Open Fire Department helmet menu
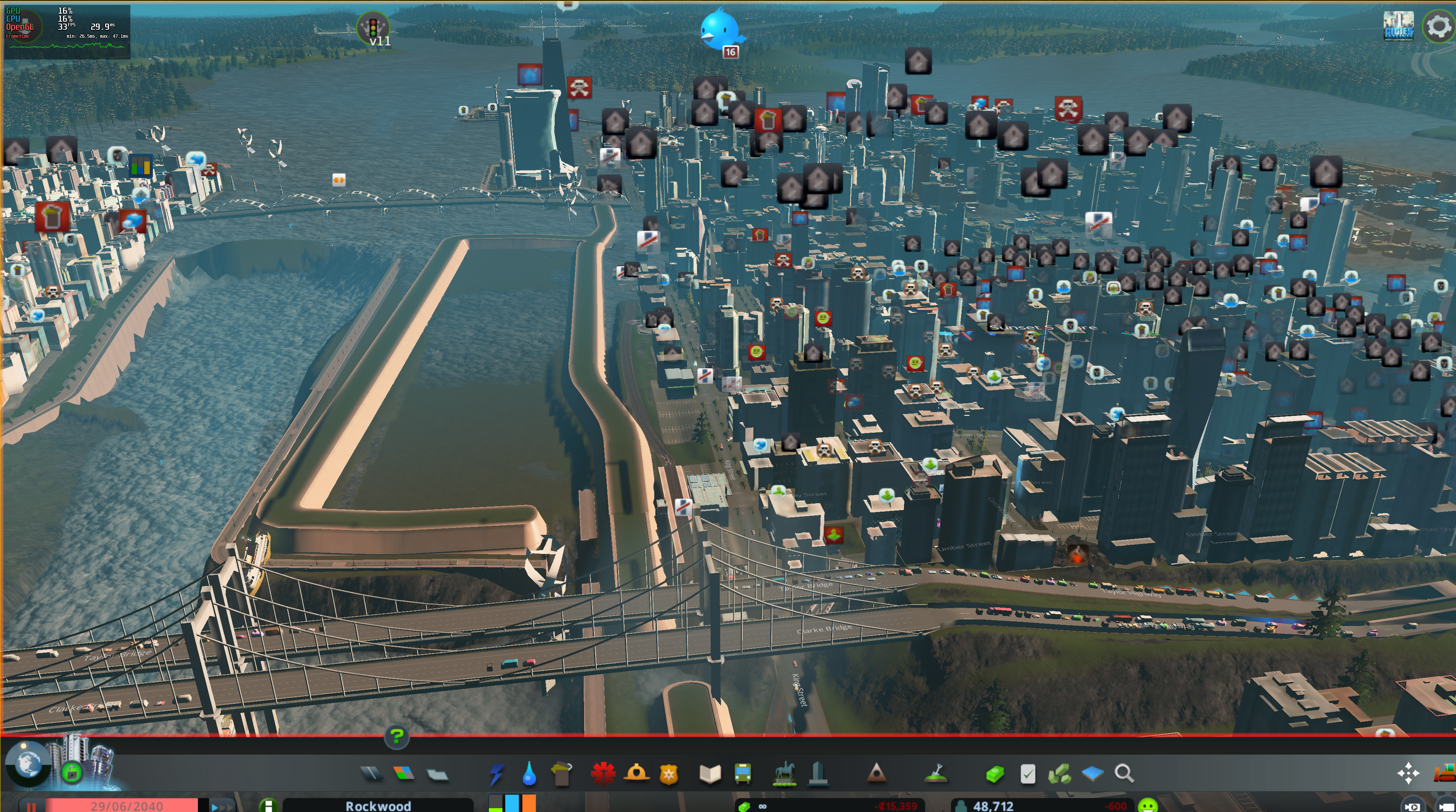 [636, 773]
